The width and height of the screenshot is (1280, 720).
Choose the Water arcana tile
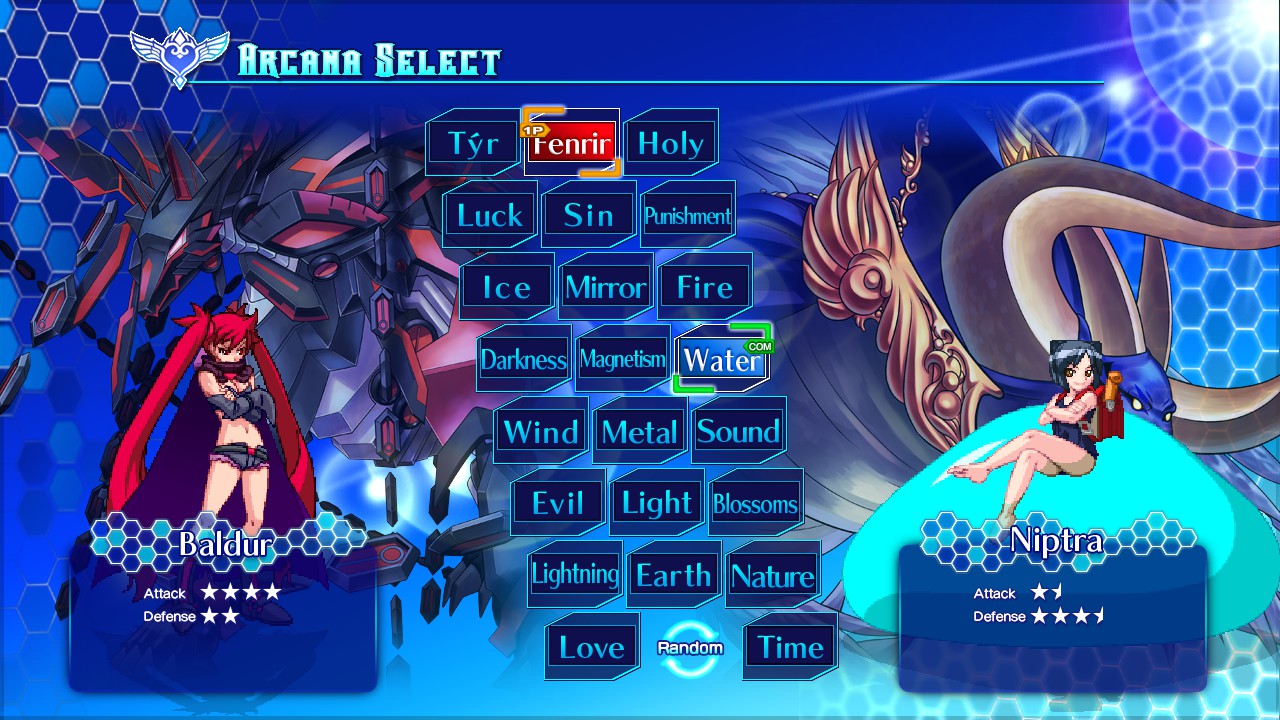click(722, 359)
